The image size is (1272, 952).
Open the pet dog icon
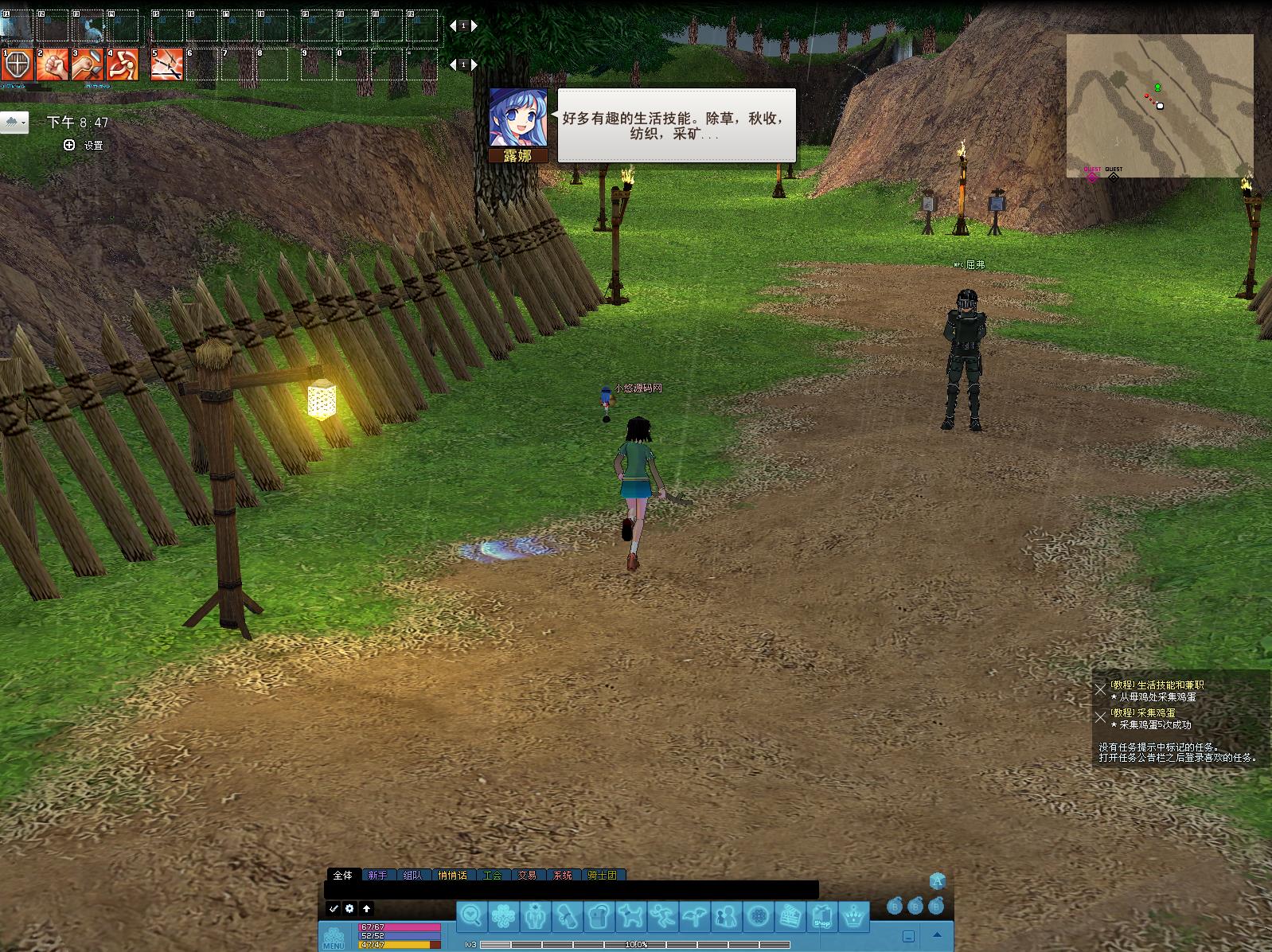(x=630, y=916)
